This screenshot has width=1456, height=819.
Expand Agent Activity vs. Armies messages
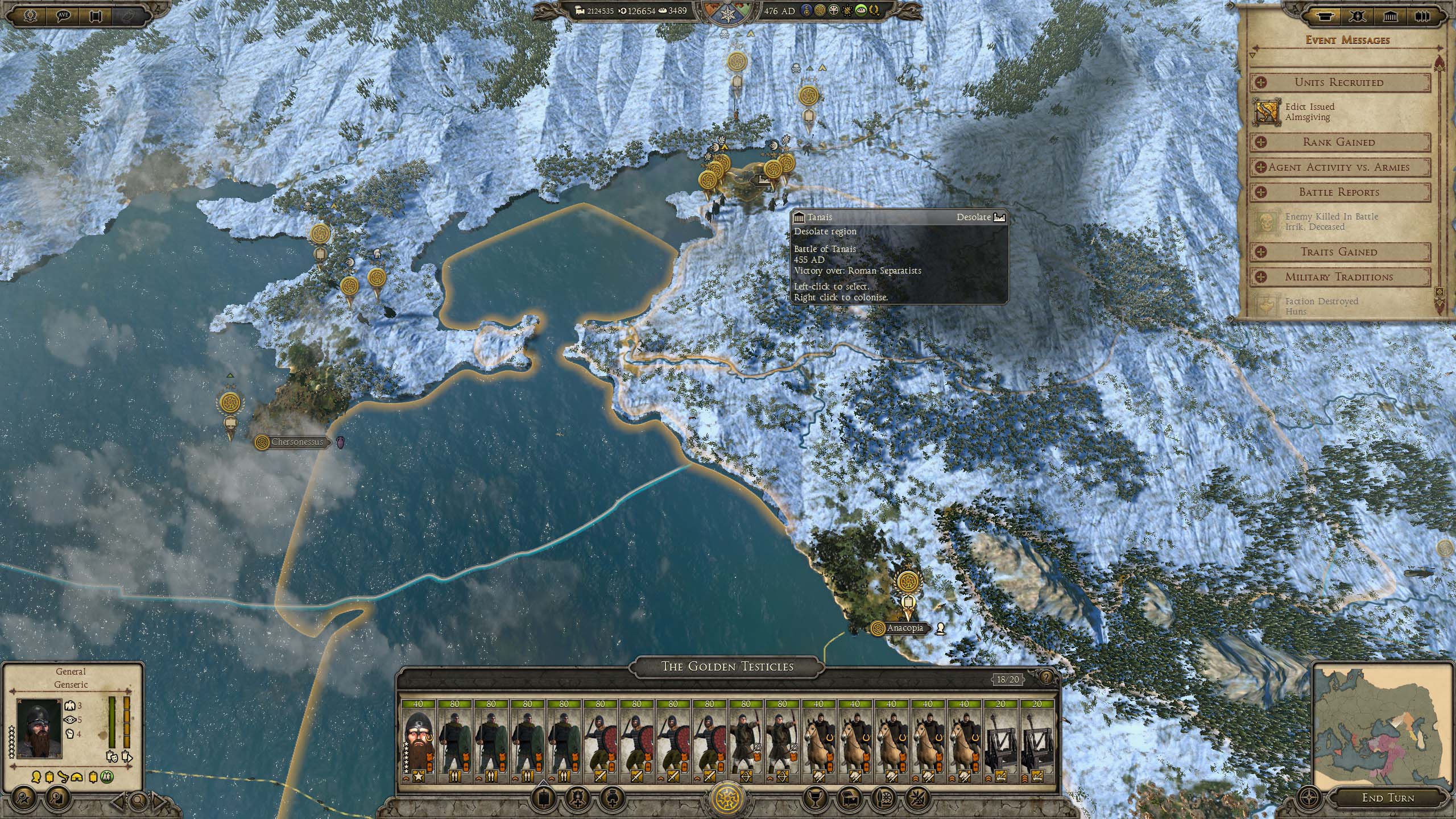(x=1339, y=167)
